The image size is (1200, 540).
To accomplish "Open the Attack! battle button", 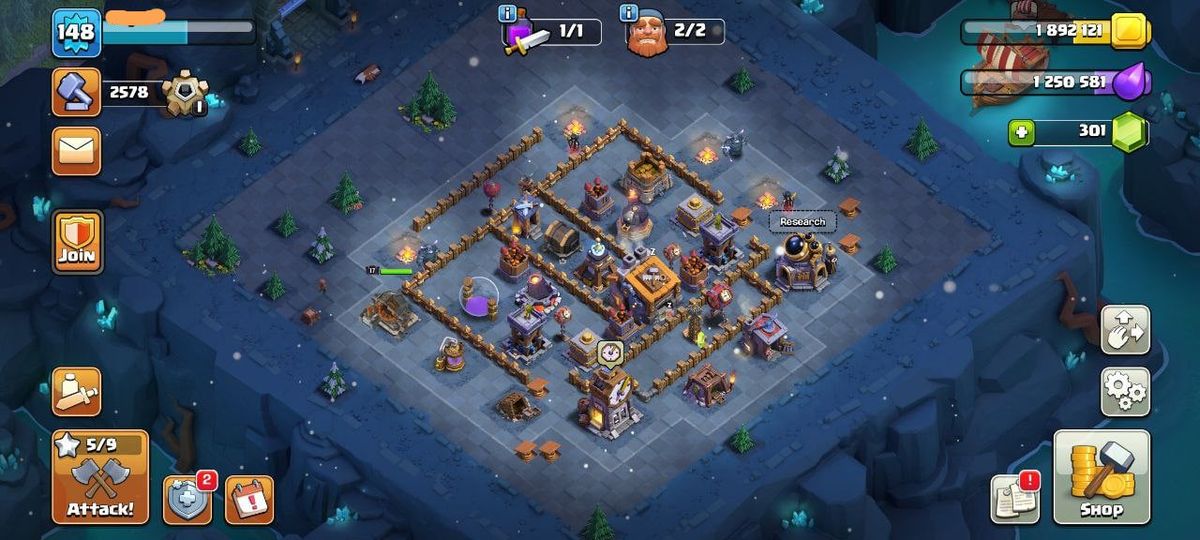I will tap(100, 477).
